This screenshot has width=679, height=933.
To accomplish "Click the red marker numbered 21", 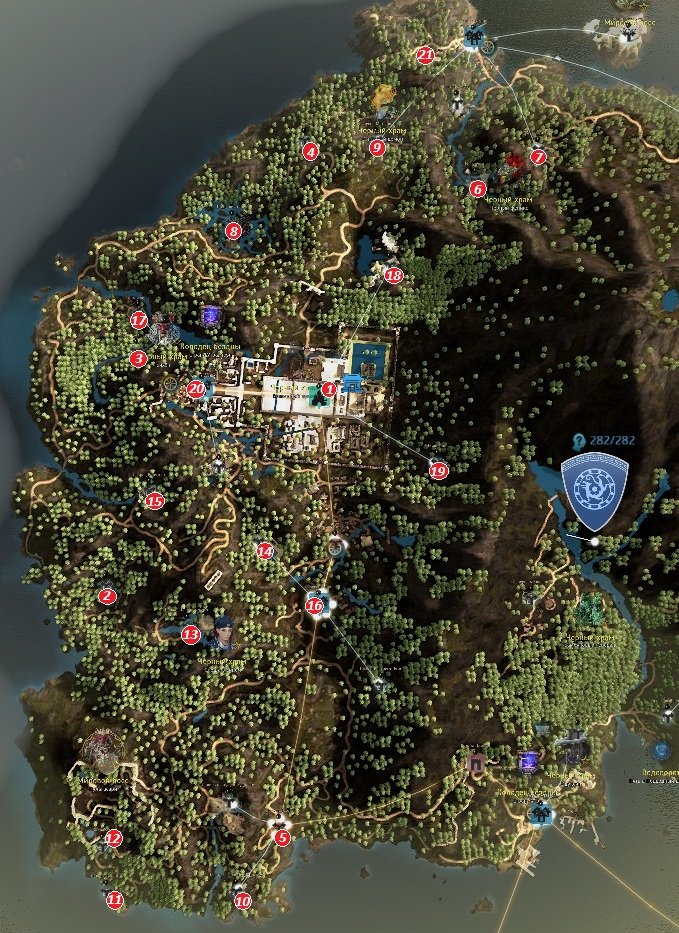I will tap(426, 56).
